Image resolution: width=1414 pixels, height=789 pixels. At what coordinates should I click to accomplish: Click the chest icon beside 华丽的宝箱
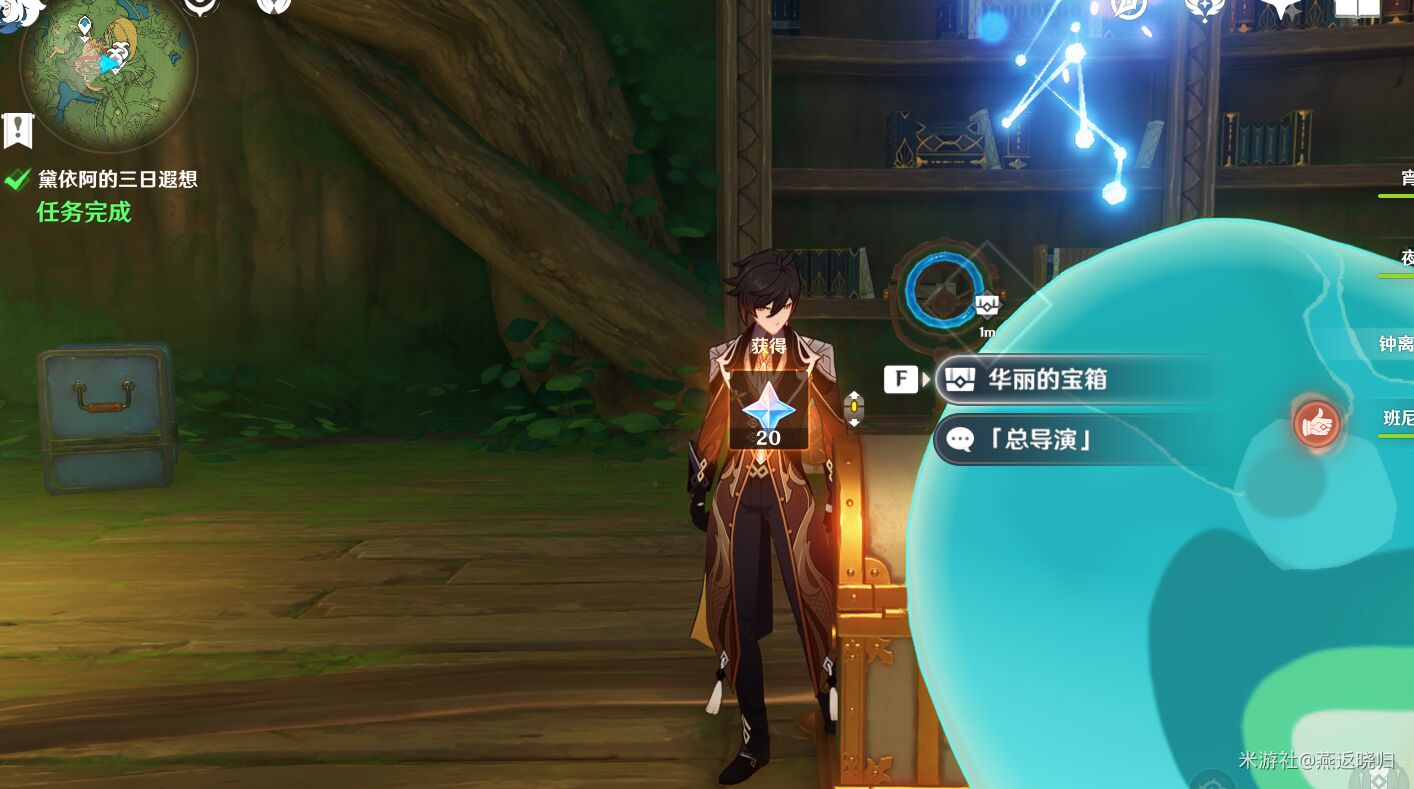(x=960, y=380)
